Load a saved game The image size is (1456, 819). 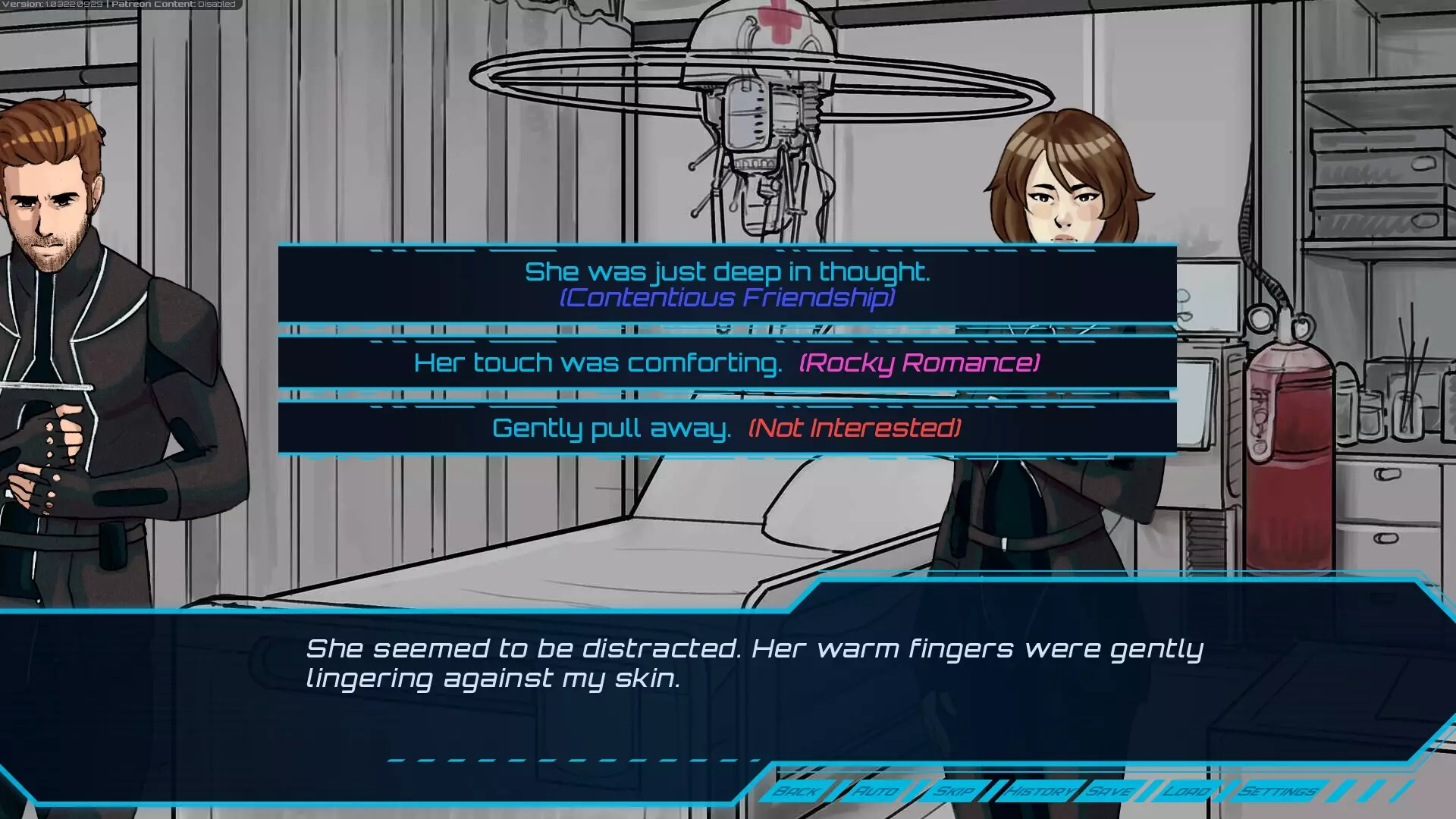1189,791
